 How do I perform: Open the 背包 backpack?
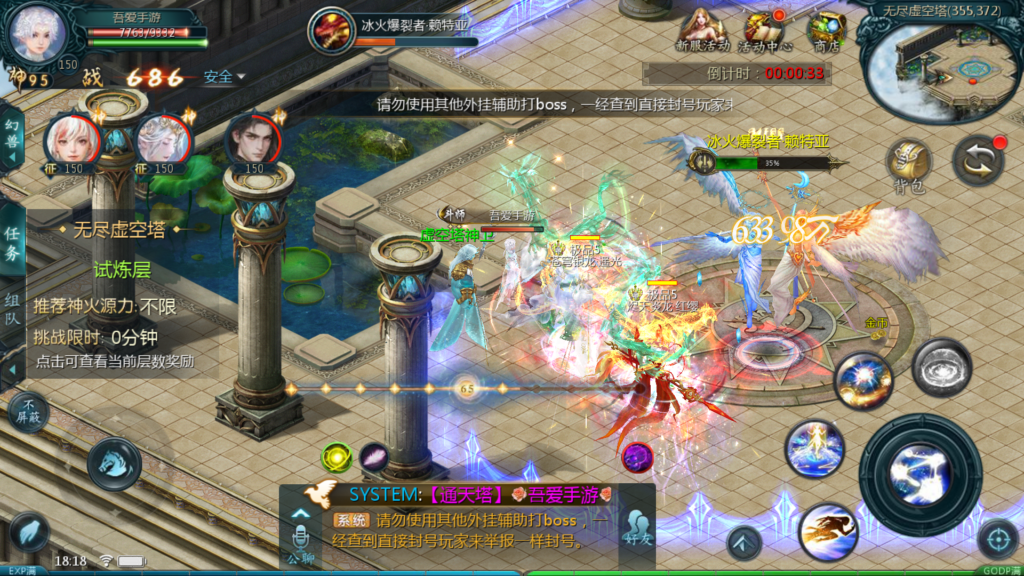(909, 166)
